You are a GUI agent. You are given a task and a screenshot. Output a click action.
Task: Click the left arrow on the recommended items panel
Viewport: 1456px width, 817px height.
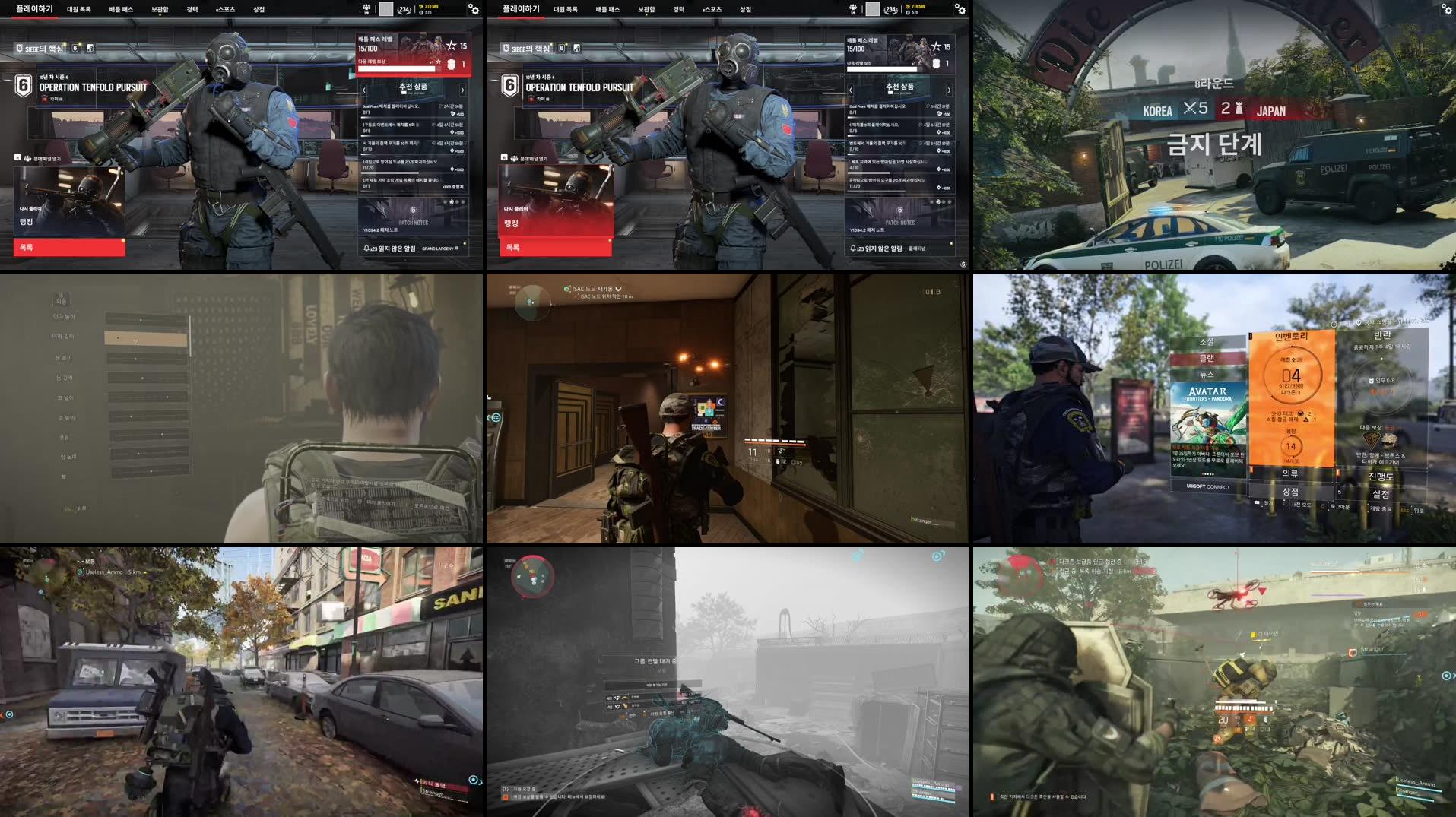coord(364,90)
